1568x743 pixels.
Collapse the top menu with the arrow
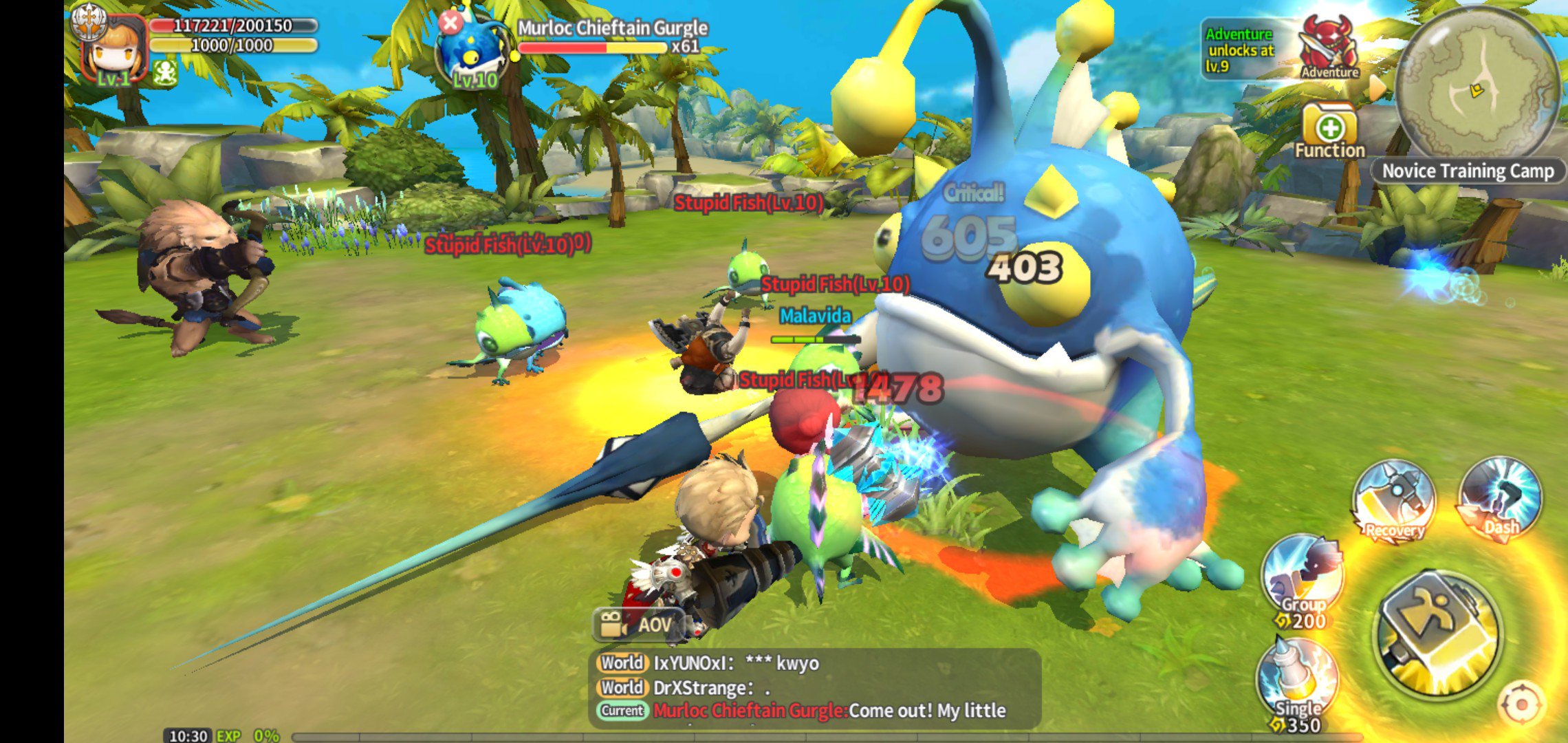pyautogui.click(x=1378, y=87)
